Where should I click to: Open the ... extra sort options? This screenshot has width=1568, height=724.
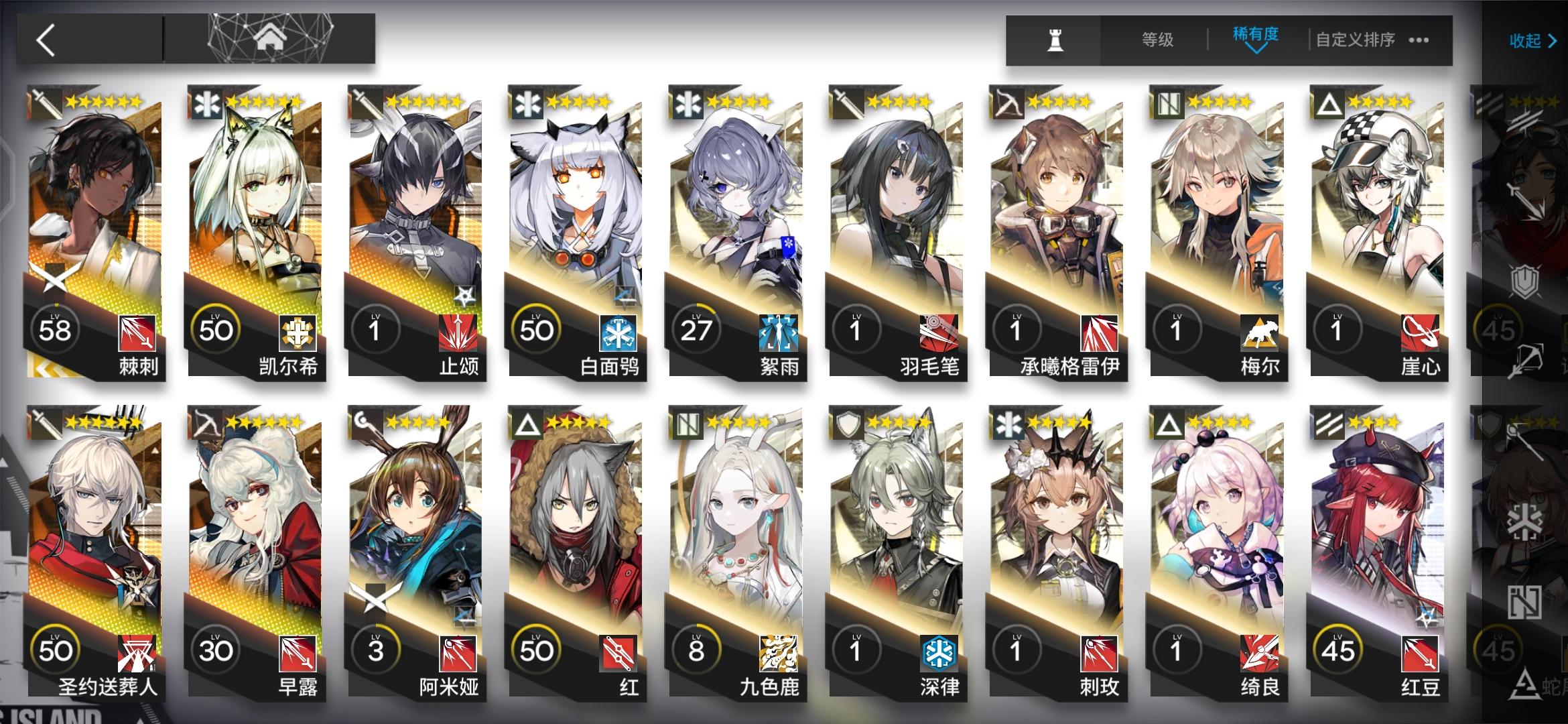(1417, 40)
